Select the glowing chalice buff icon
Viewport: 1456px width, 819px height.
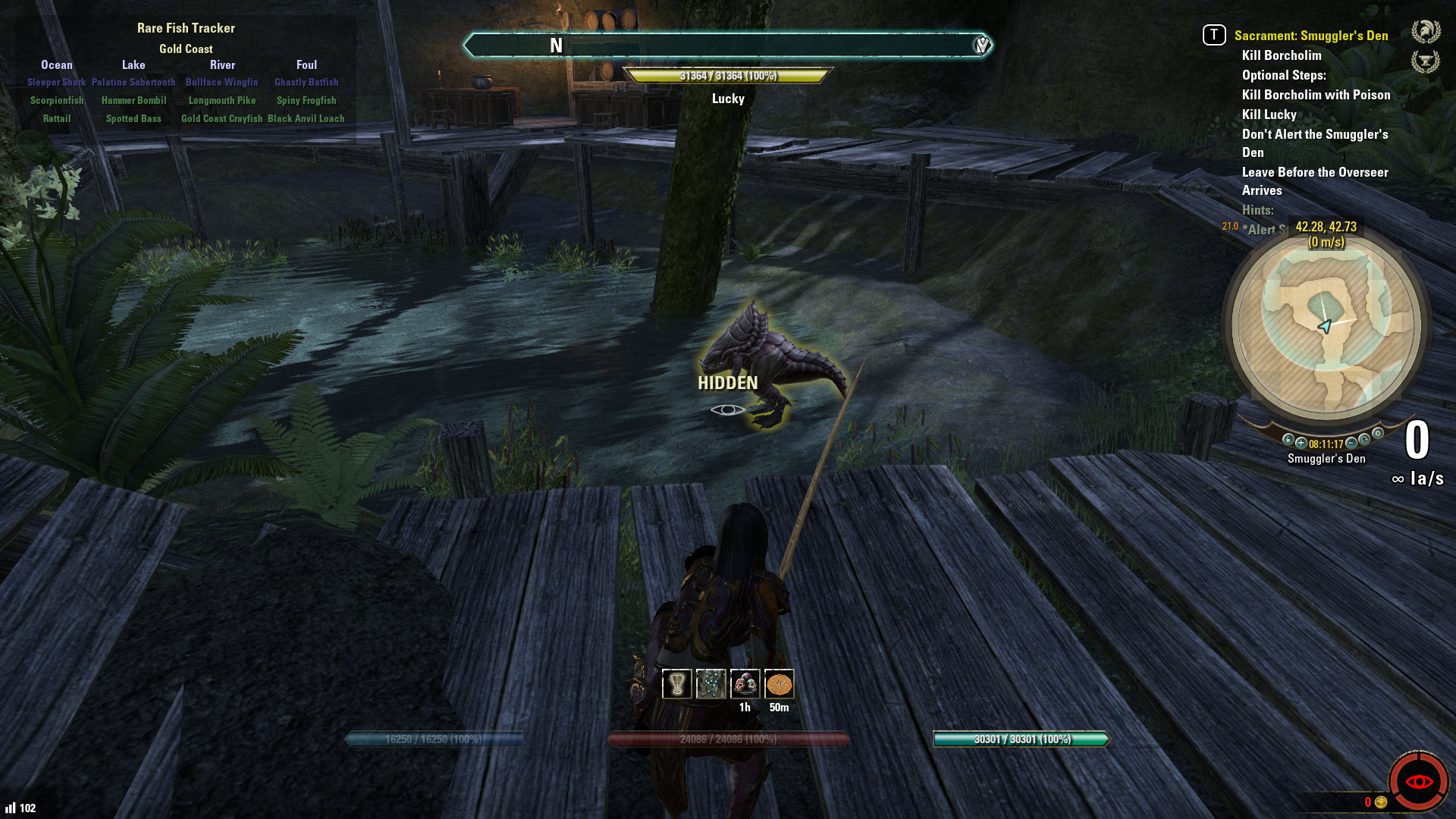coord(676,684)
